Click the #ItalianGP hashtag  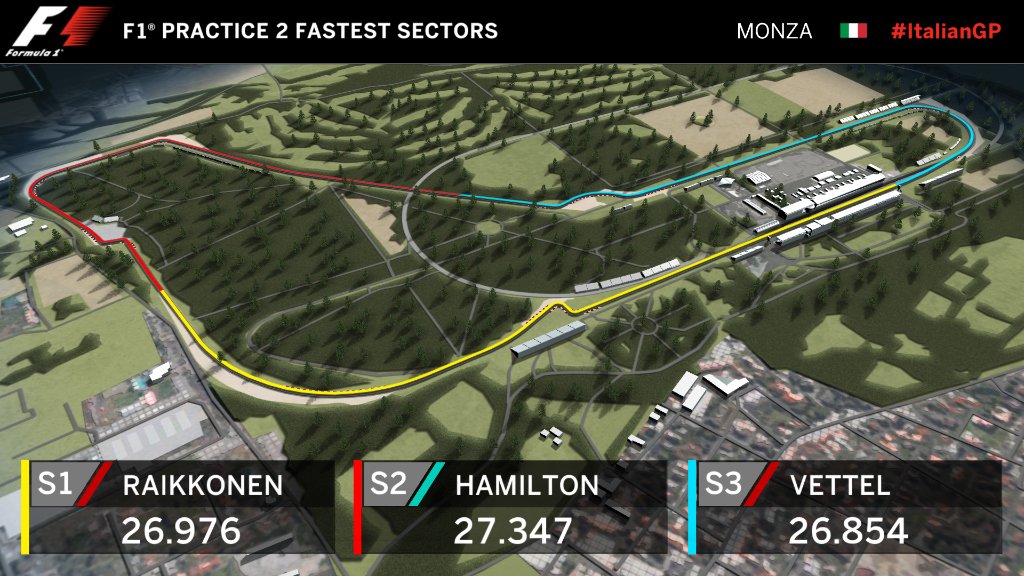(945, 30)
